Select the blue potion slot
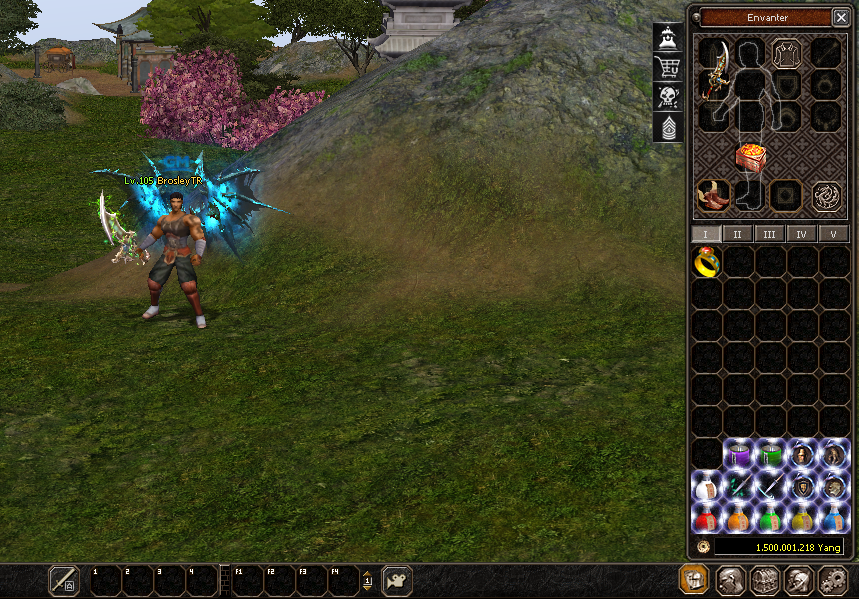Screen dimensions: 859x599 click(x=834, y=518)
